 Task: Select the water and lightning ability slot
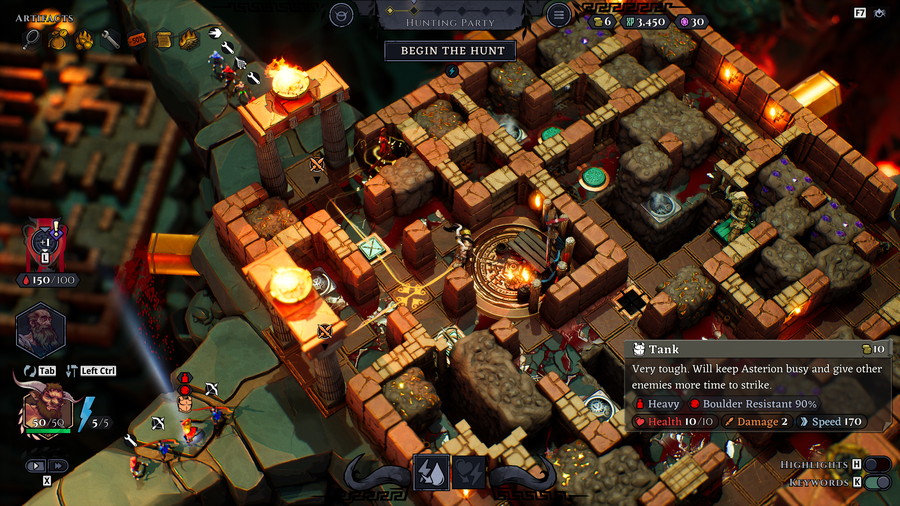pos(431,472)
